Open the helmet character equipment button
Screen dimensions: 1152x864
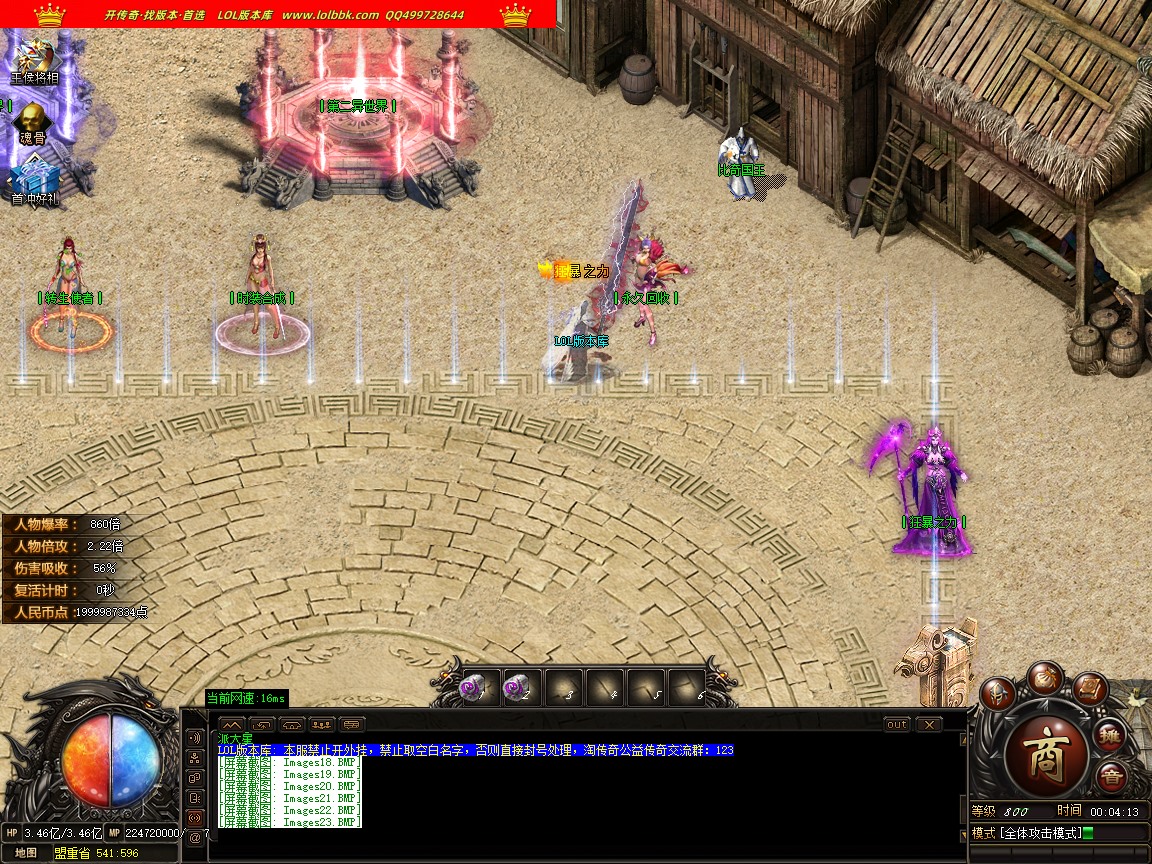tap(997, 693)
